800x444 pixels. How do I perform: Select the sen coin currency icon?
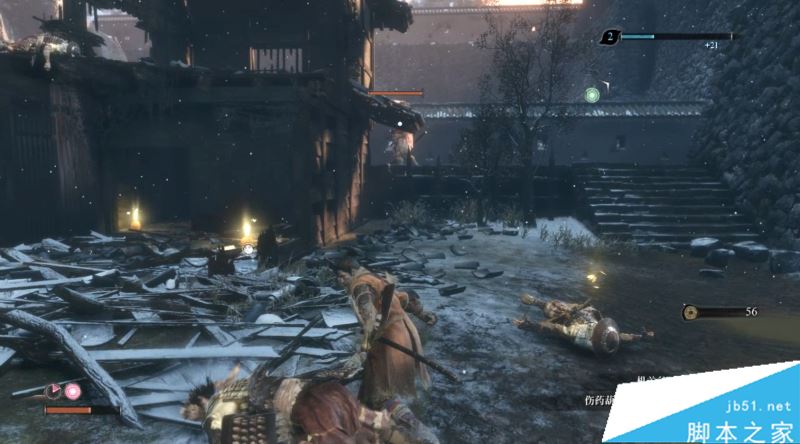click(x=691, y=313)
